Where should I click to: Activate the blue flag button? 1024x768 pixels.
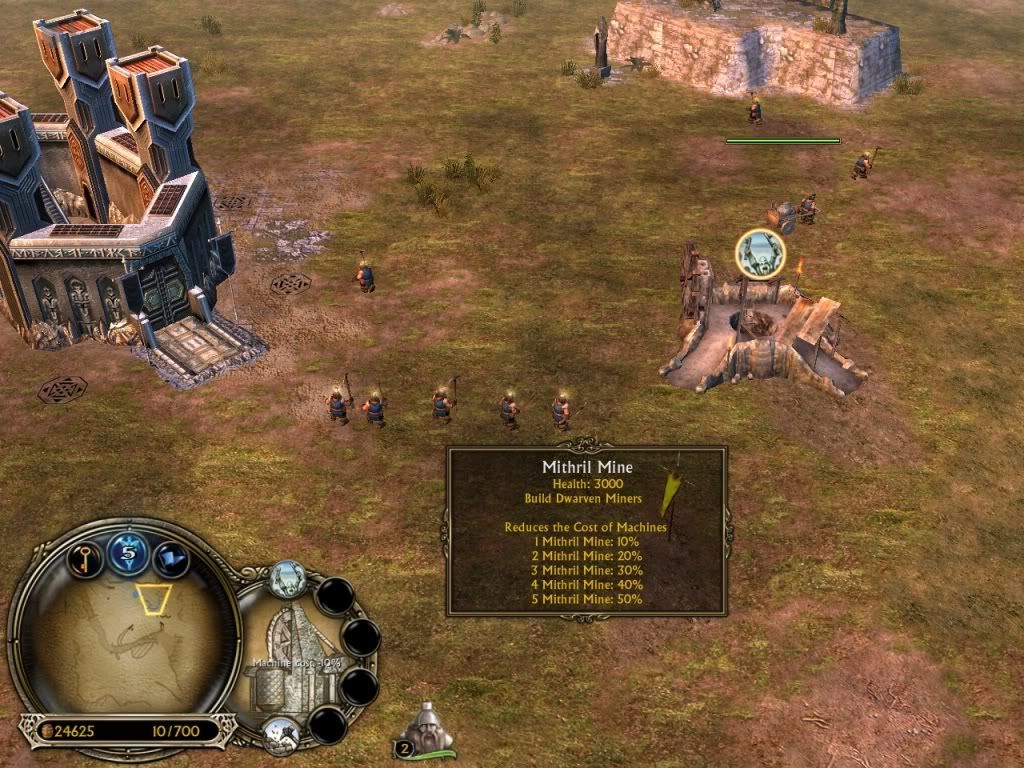click(171, 557)
